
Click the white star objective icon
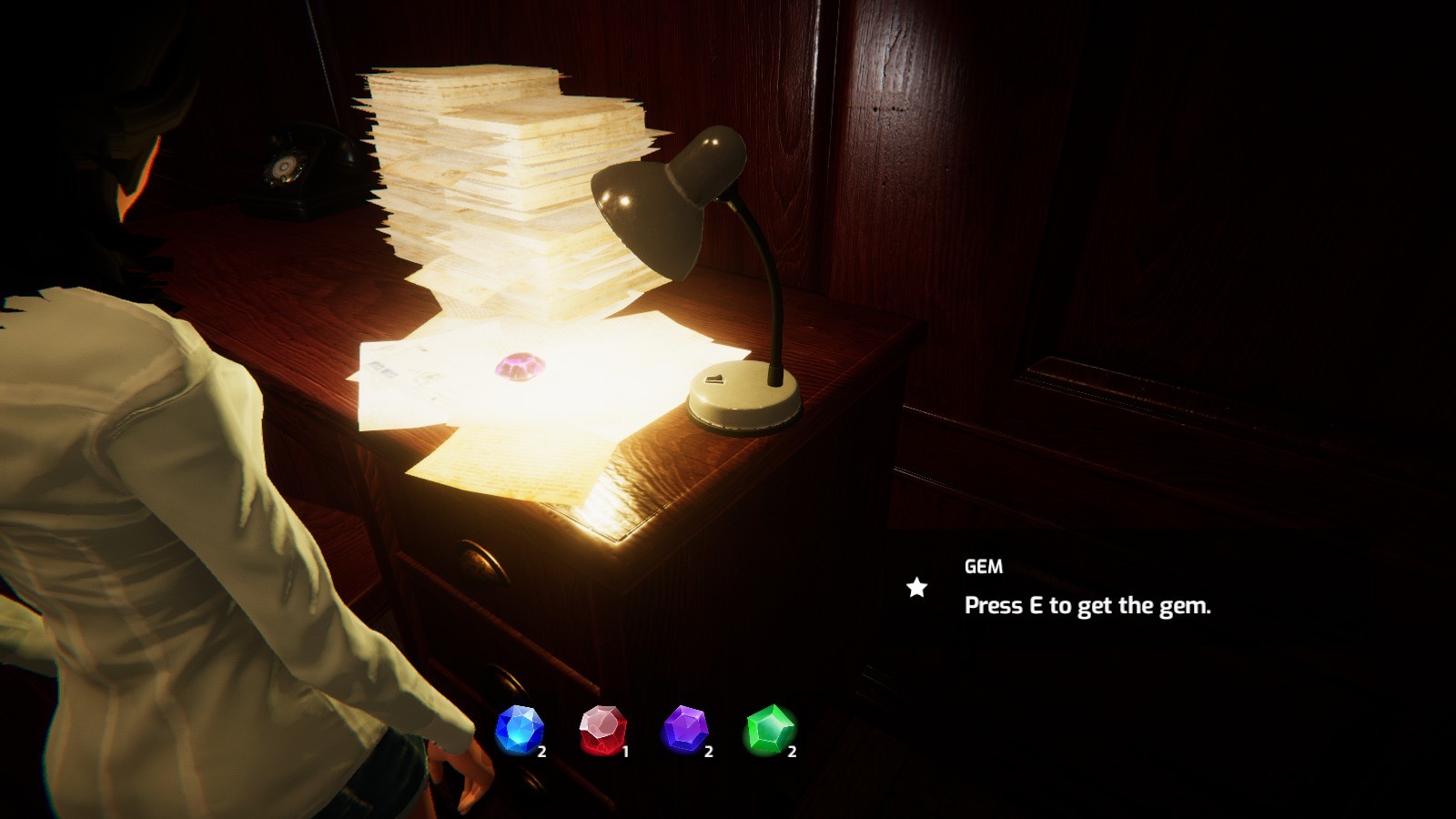click(916, 588)
